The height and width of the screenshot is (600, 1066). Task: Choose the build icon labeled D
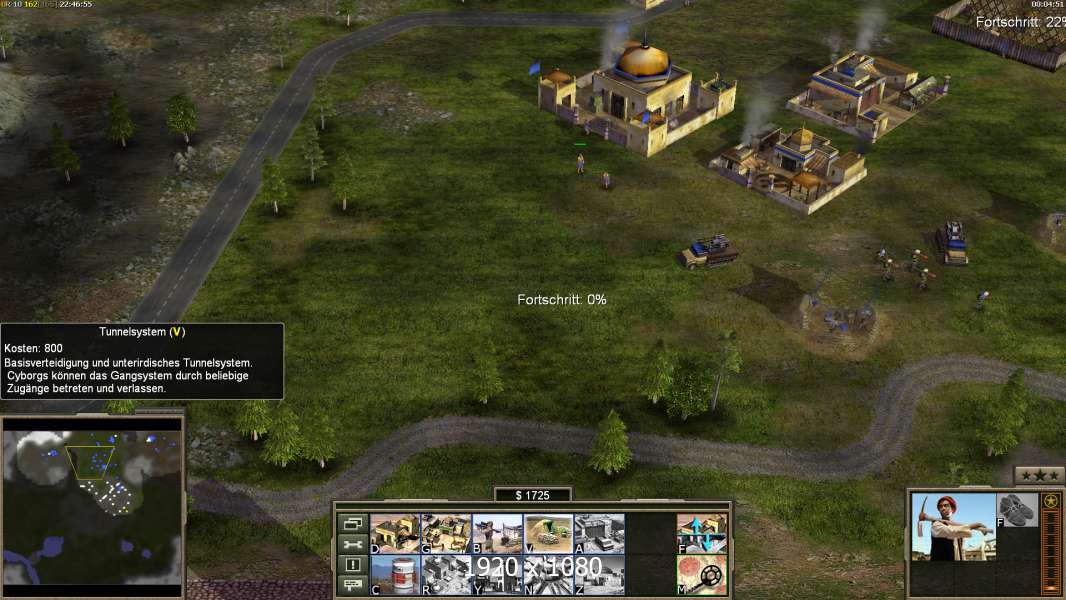tap(395, 533)
